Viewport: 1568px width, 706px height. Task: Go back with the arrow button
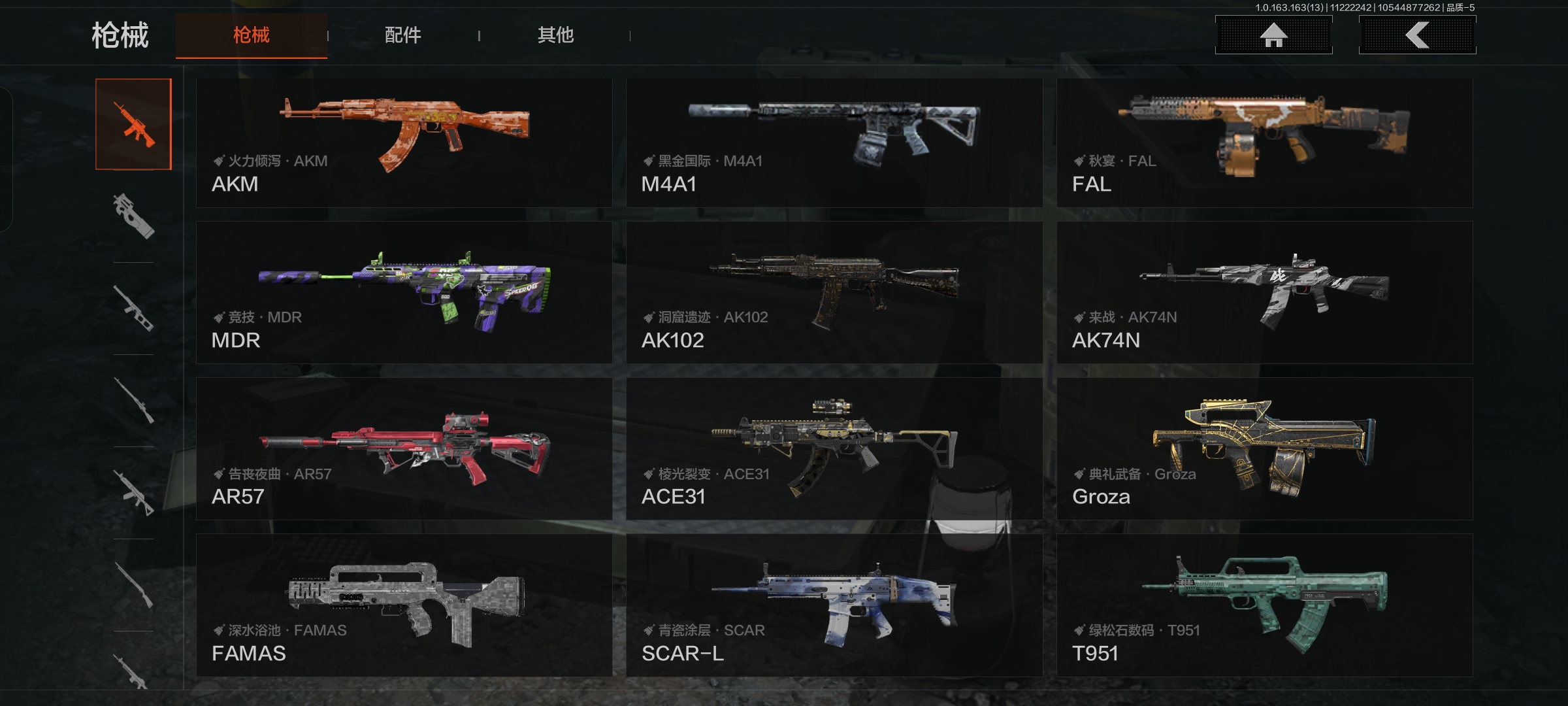pyautogui.click(x=1417, y=35)
